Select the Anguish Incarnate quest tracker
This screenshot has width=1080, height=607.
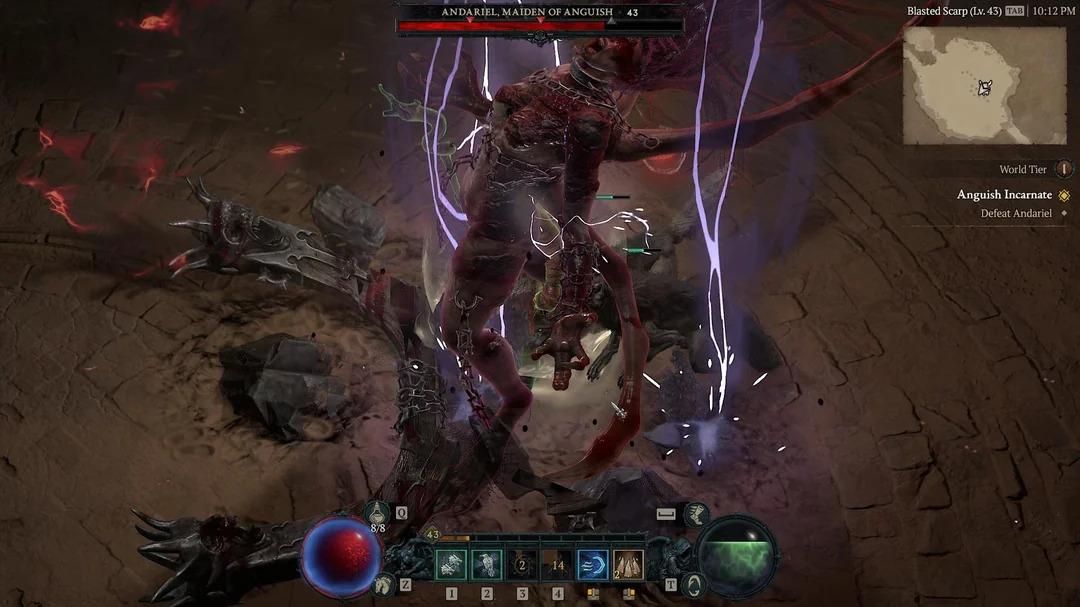click(x=1004, y=195)
